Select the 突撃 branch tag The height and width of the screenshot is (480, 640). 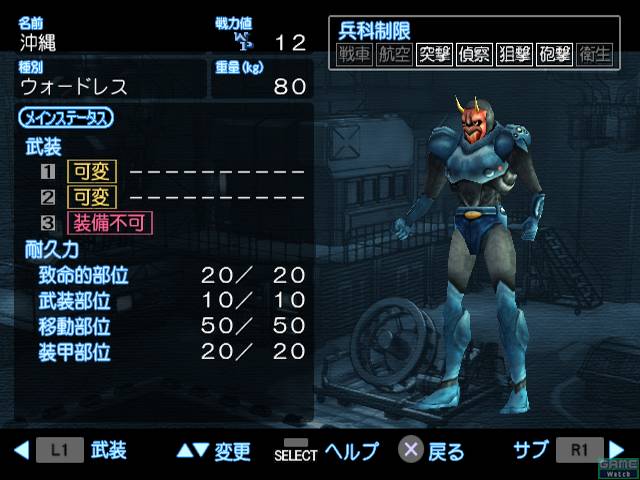[435, 55]
